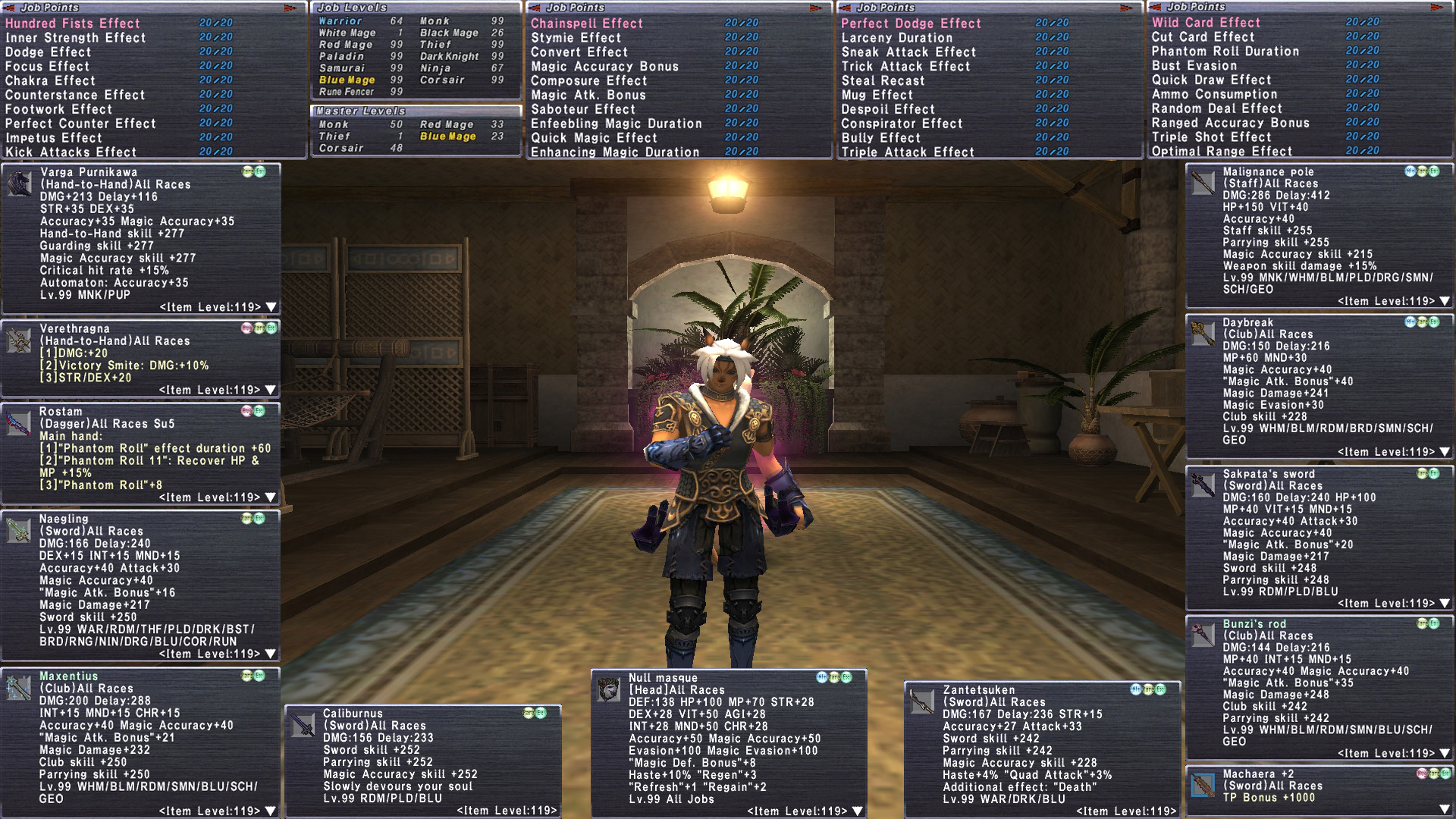Expand the Machaera +2 tooltip arrow
Screen dimensions: 1456x819
click(1445, 809)
